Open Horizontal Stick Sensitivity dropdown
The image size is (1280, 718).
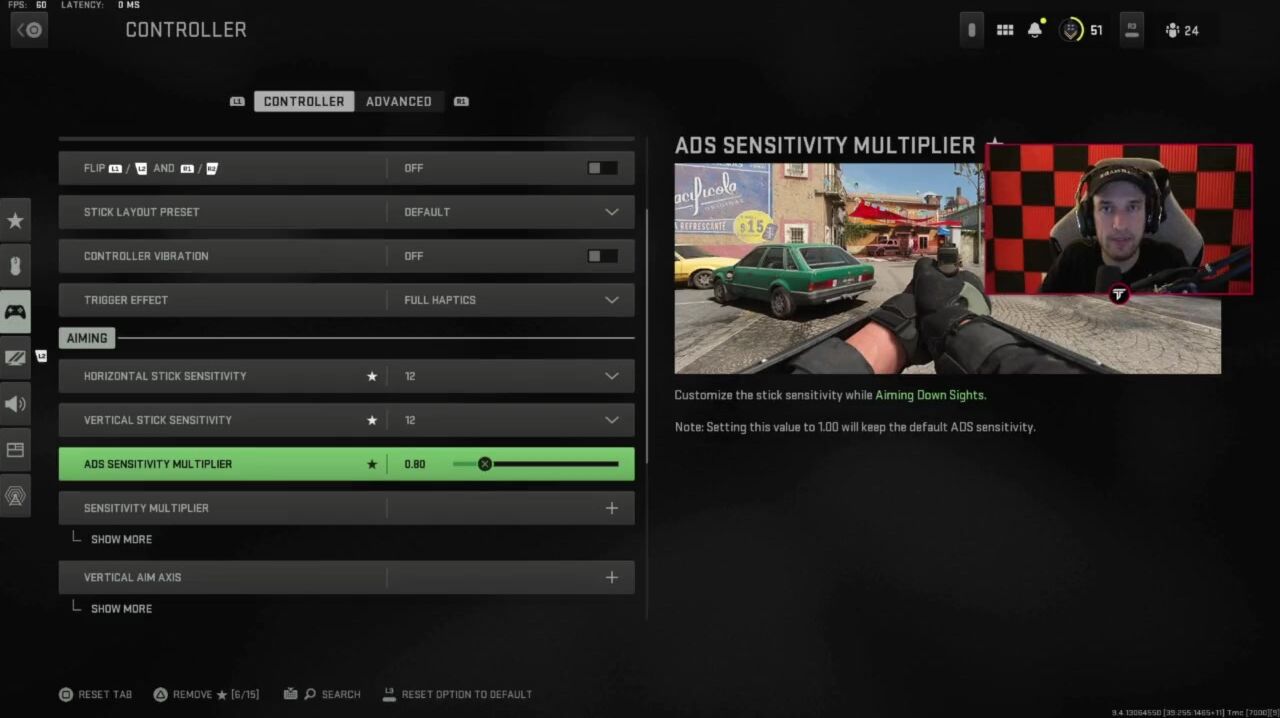click(611, 376)
